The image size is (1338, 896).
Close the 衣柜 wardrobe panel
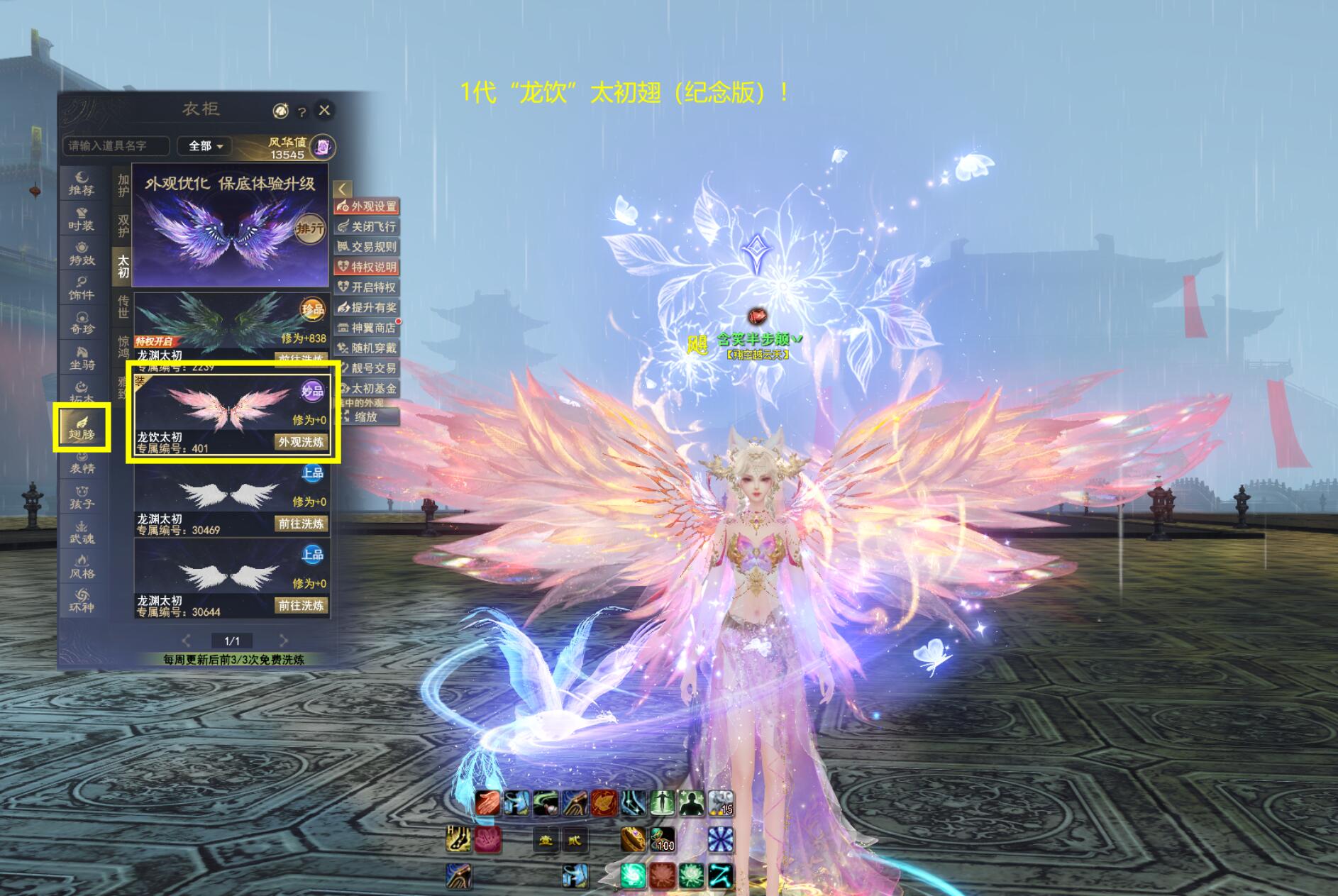click(x=324, y=110)
